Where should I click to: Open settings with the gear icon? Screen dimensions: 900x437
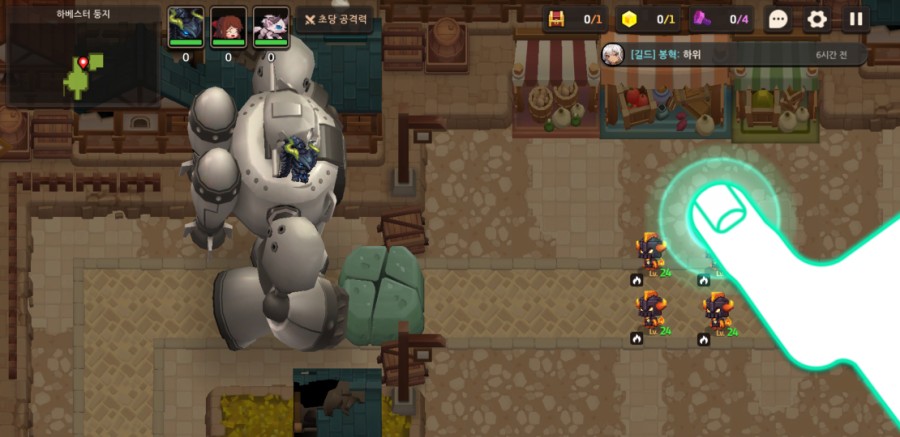817,19
